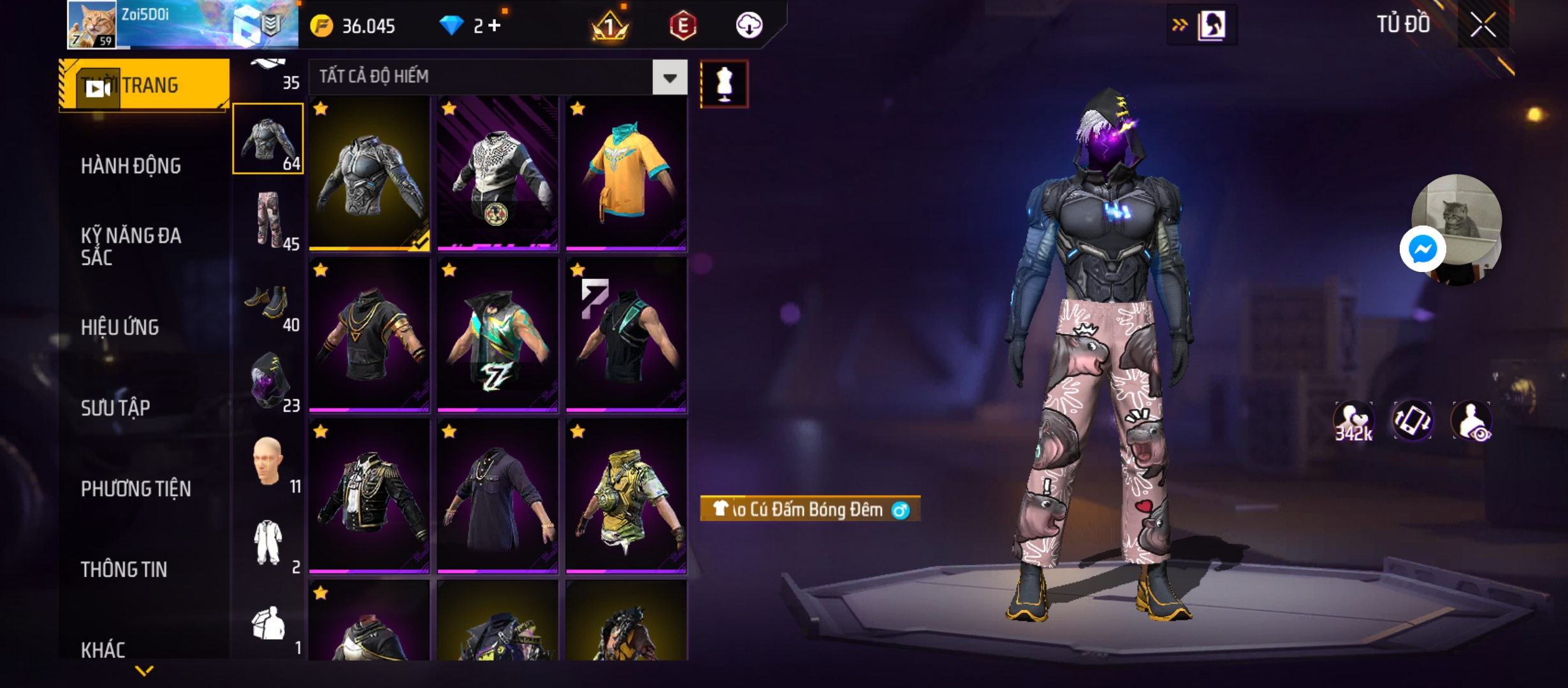This screenshot has height=688, width=1568.
Task: Select the pants category tab
Action: 268,220
